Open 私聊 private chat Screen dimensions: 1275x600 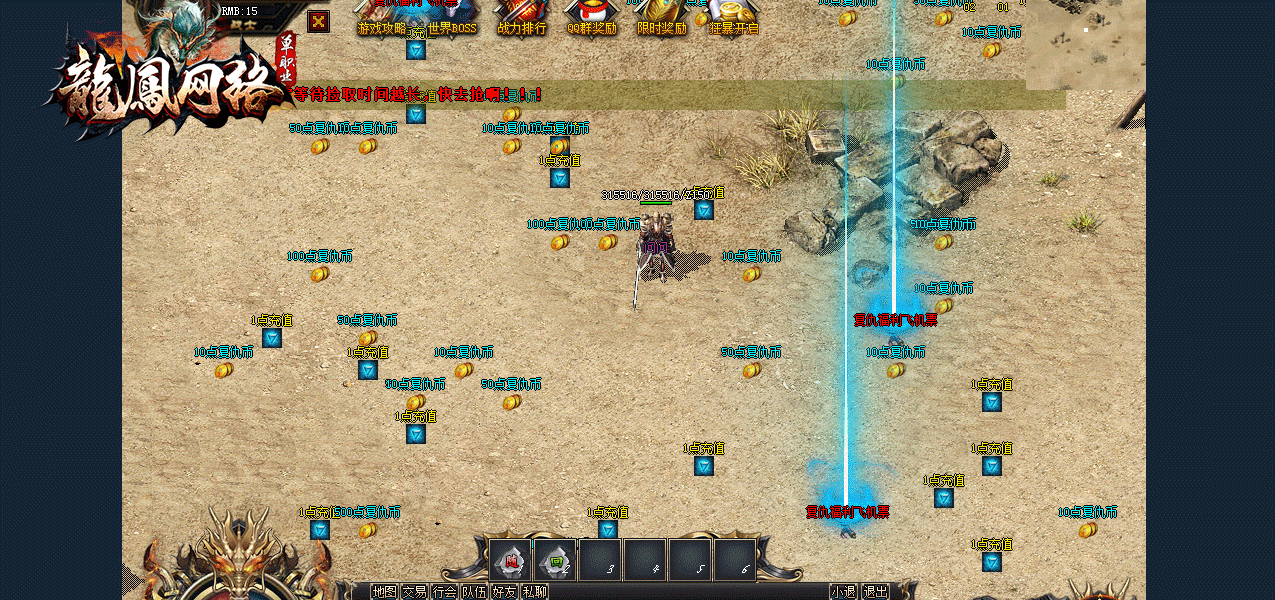click(534, 592)
